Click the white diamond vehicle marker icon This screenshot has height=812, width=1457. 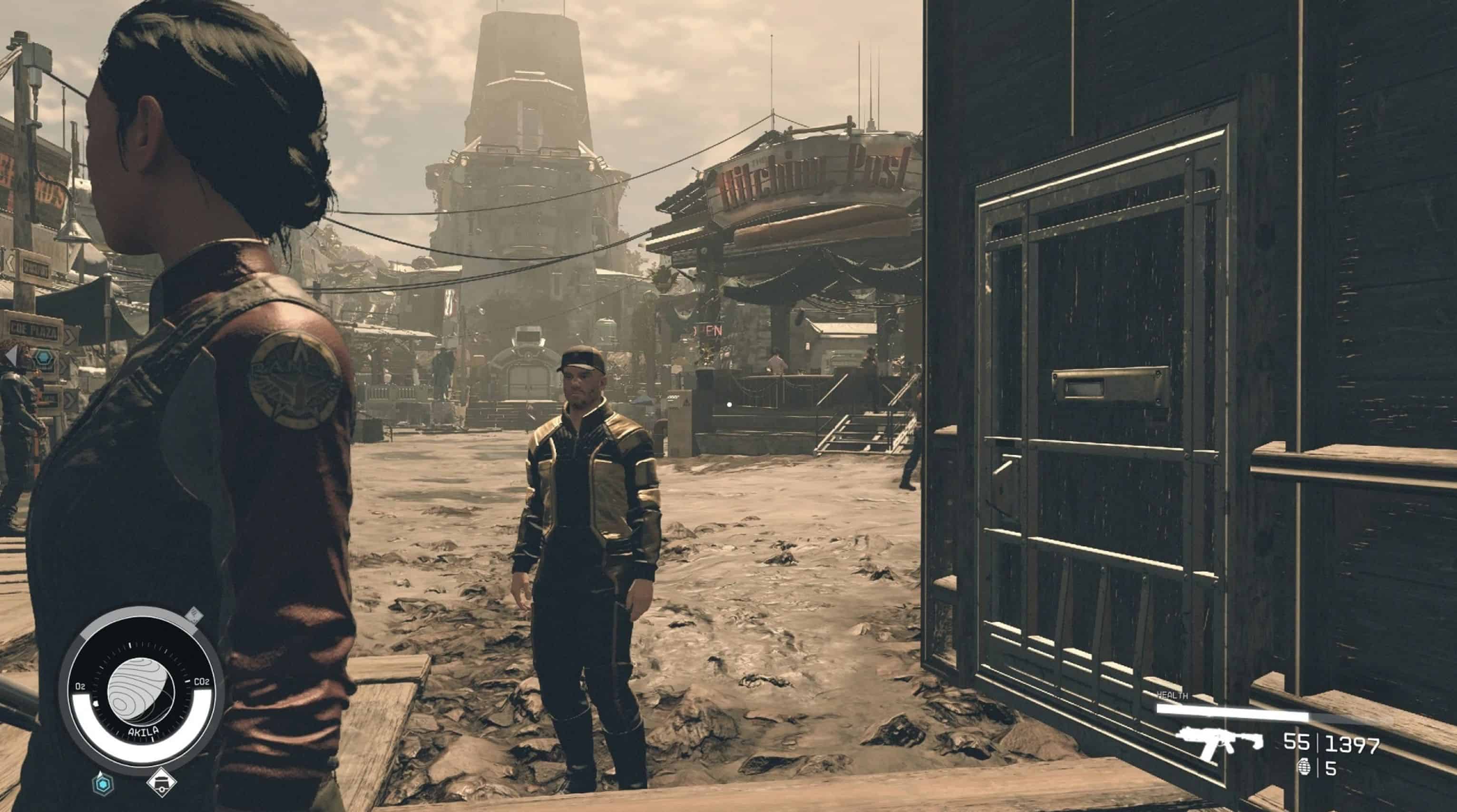(162, 783)
